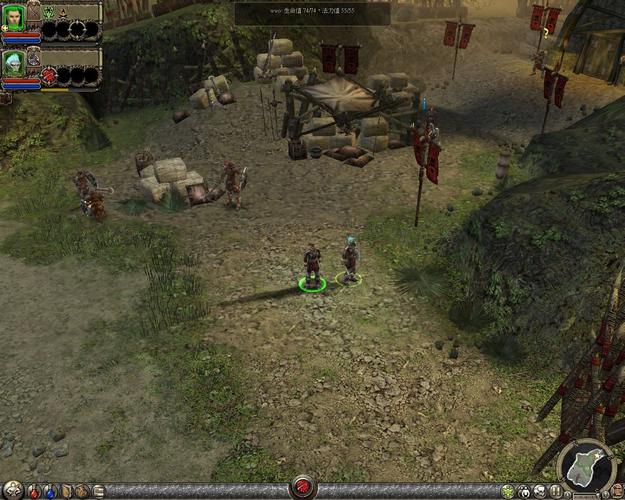Use the blue mana potion button
Image resolution: width=625 pixels, height=500 pixels.
(49, 491)
